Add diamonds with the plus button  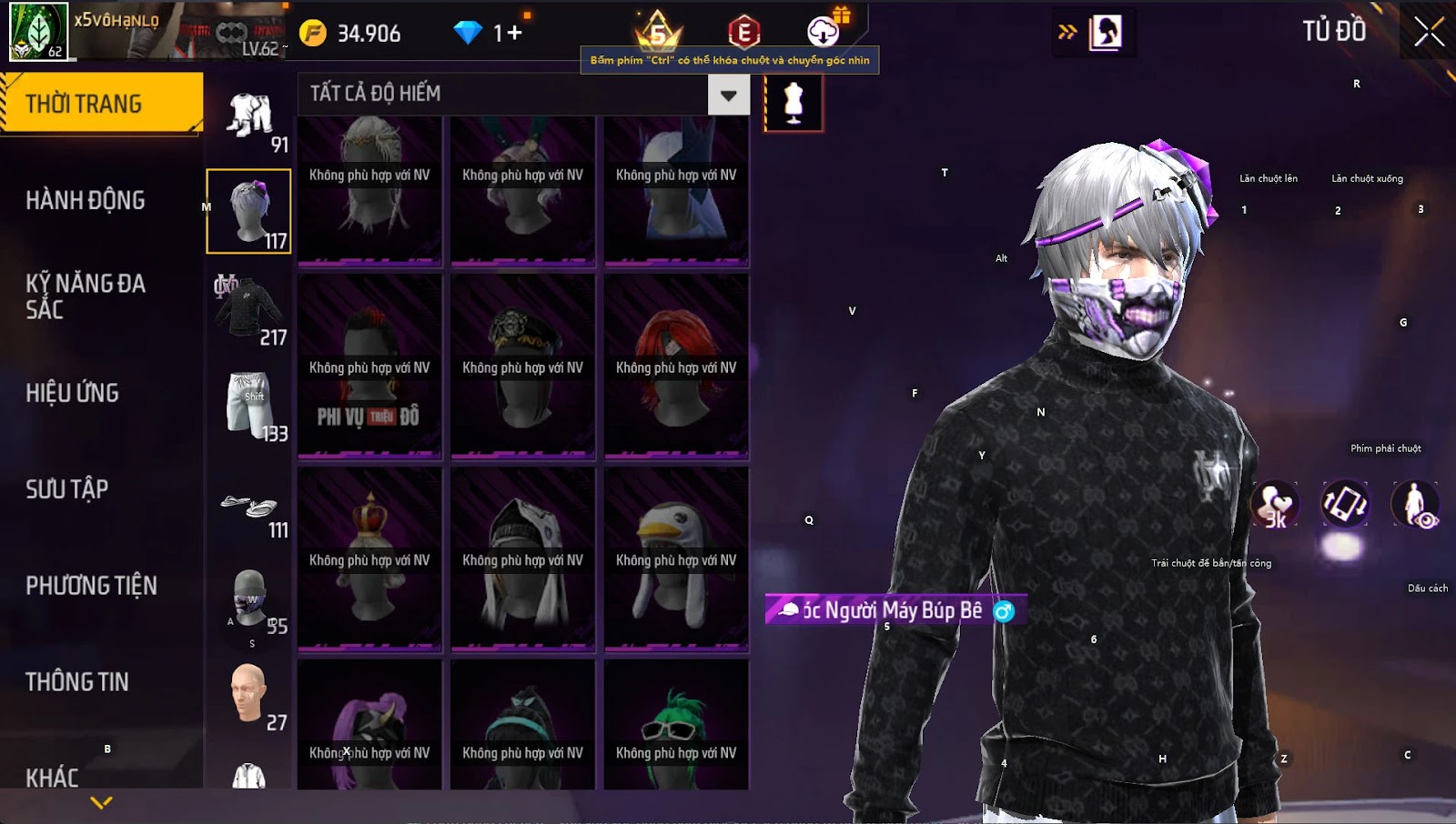point(514,34)
